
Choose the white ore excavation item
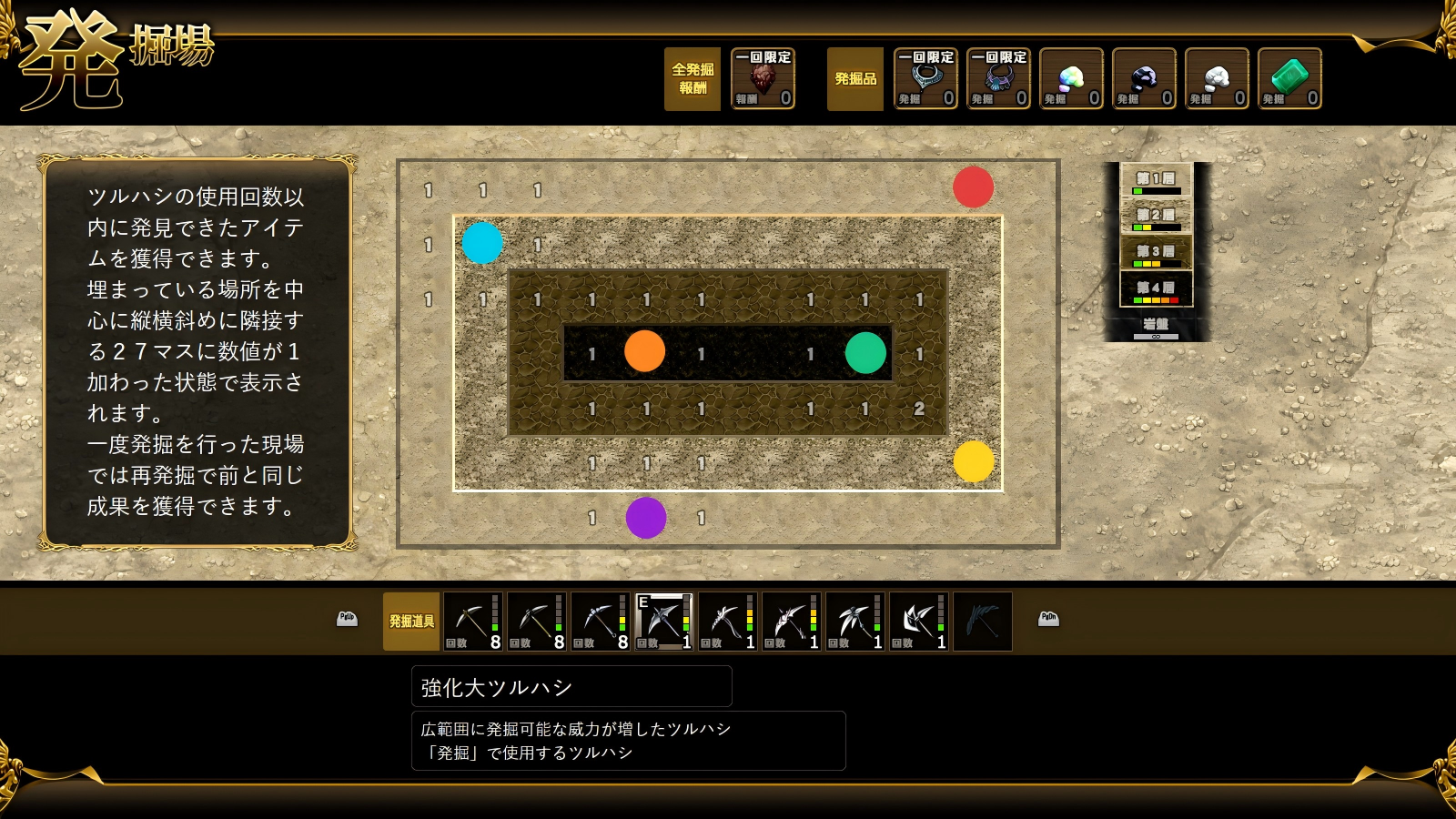pos(1217,79)
